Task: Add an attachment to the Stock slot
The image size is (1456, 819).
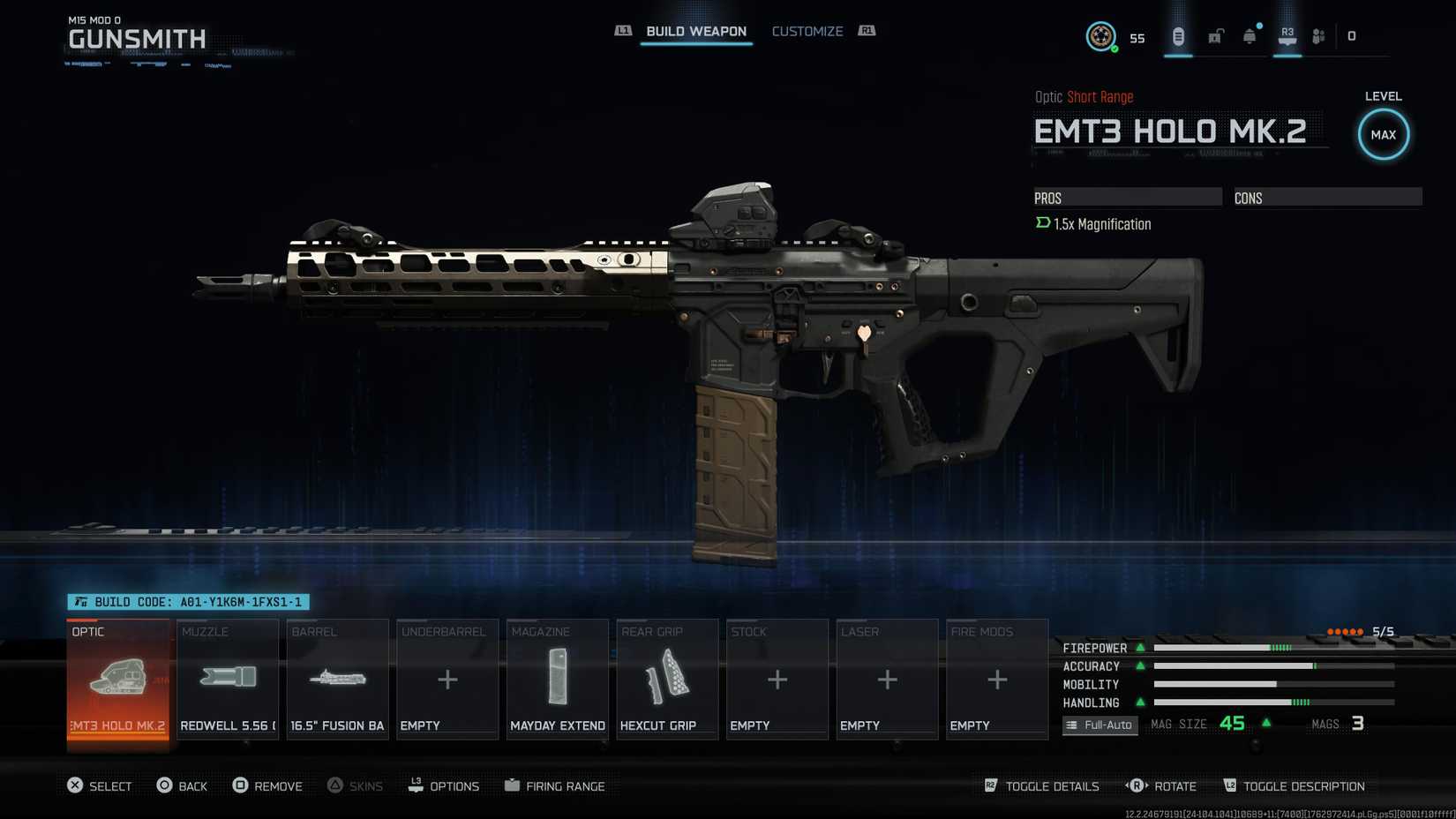Action: (x=777, y=680)
